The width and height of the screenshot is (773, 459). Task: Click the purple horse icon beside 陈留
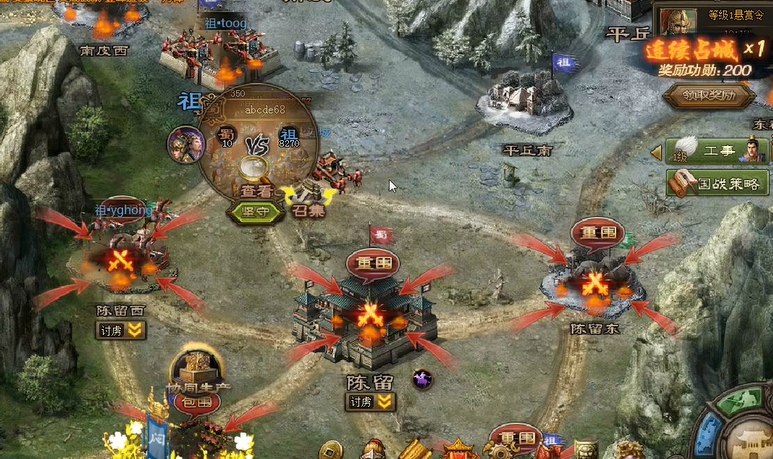pyautogui.click(x=422, y=379)
